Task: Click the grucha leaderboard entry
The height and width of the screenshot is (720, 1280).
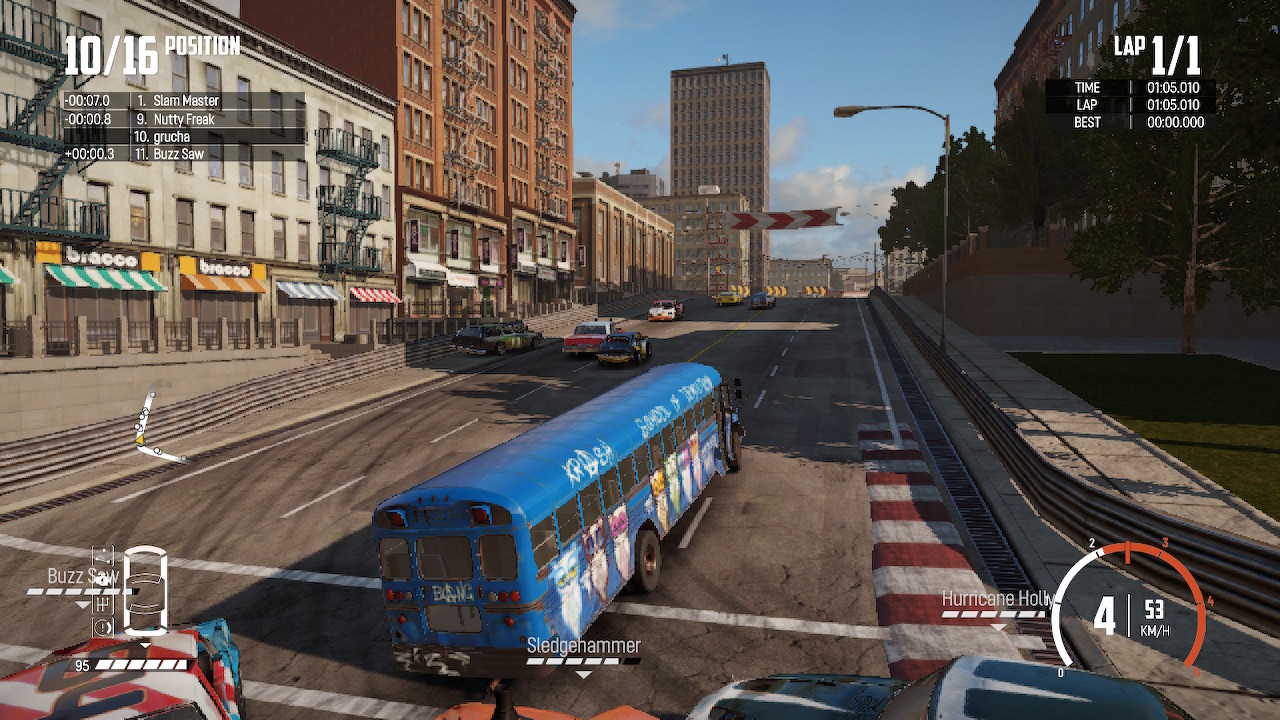Action: pos(182,136)
